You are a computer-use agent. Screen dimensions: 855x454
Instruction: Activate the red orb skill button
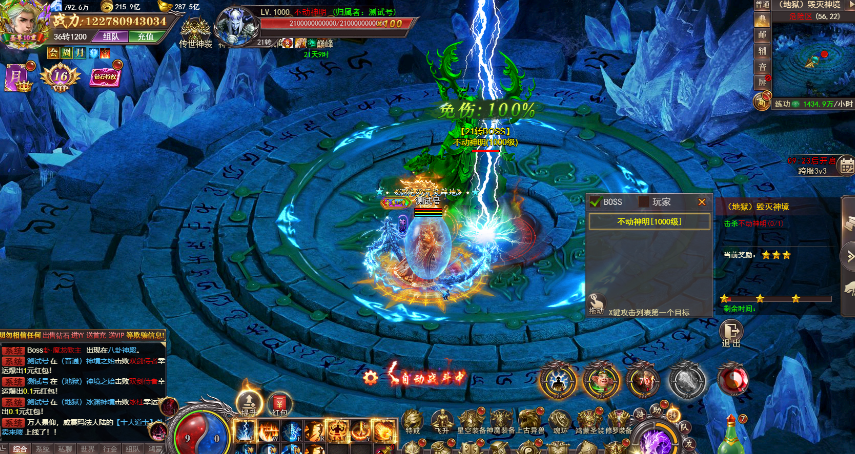pos(733,378)
